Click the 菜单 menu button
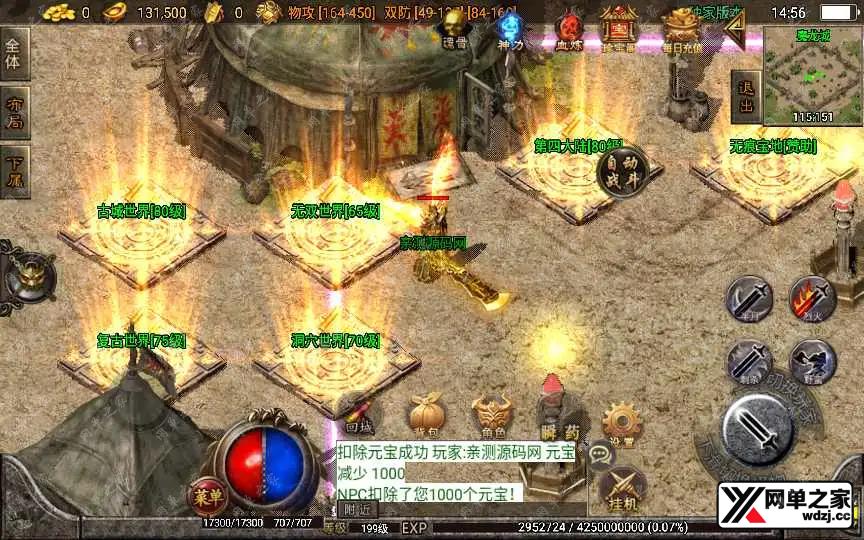 [x=207, y=494]
